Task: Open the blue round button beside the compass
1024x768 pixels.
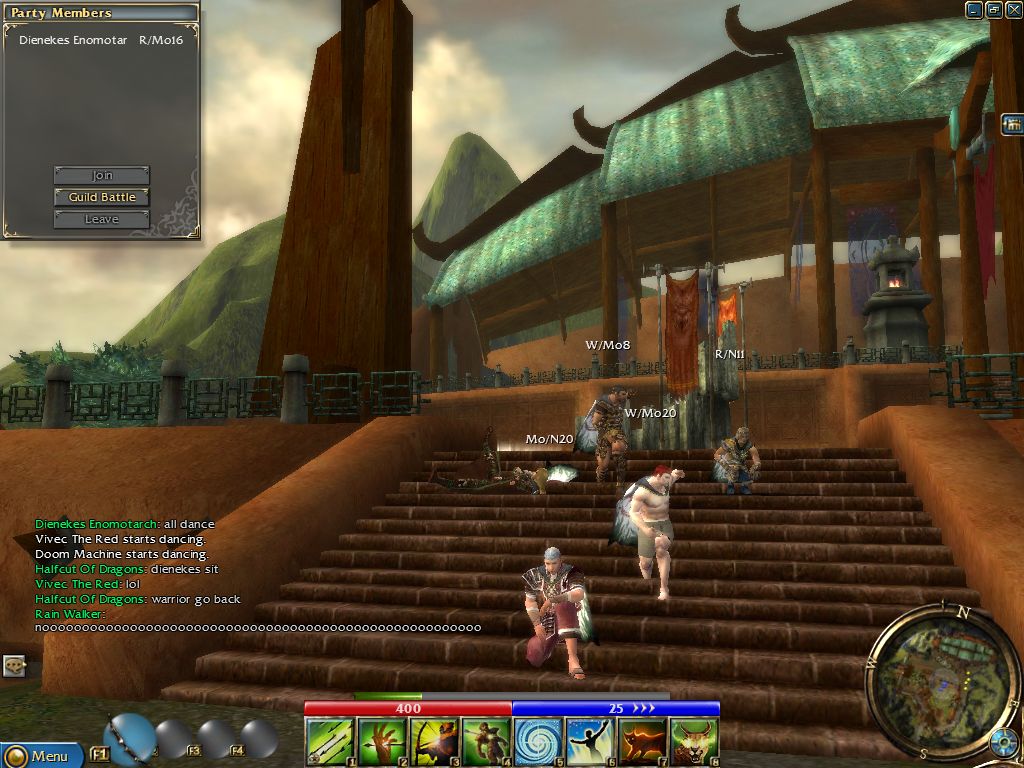Action: tap(1003, 742)
